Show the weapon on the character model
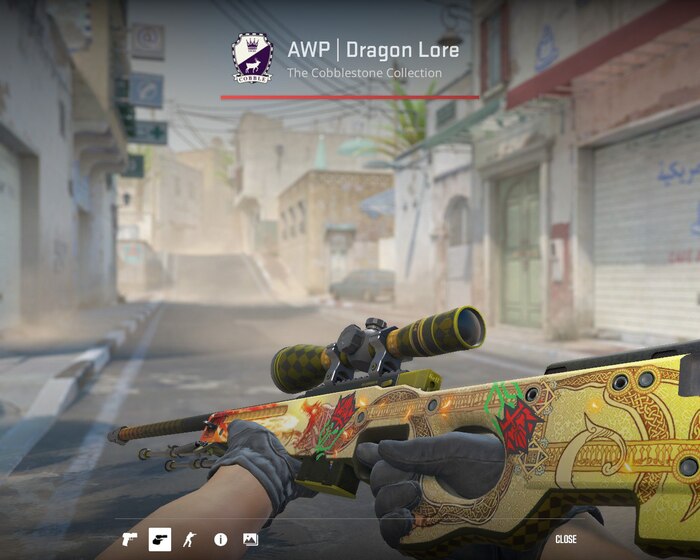 tap(189, 540)
